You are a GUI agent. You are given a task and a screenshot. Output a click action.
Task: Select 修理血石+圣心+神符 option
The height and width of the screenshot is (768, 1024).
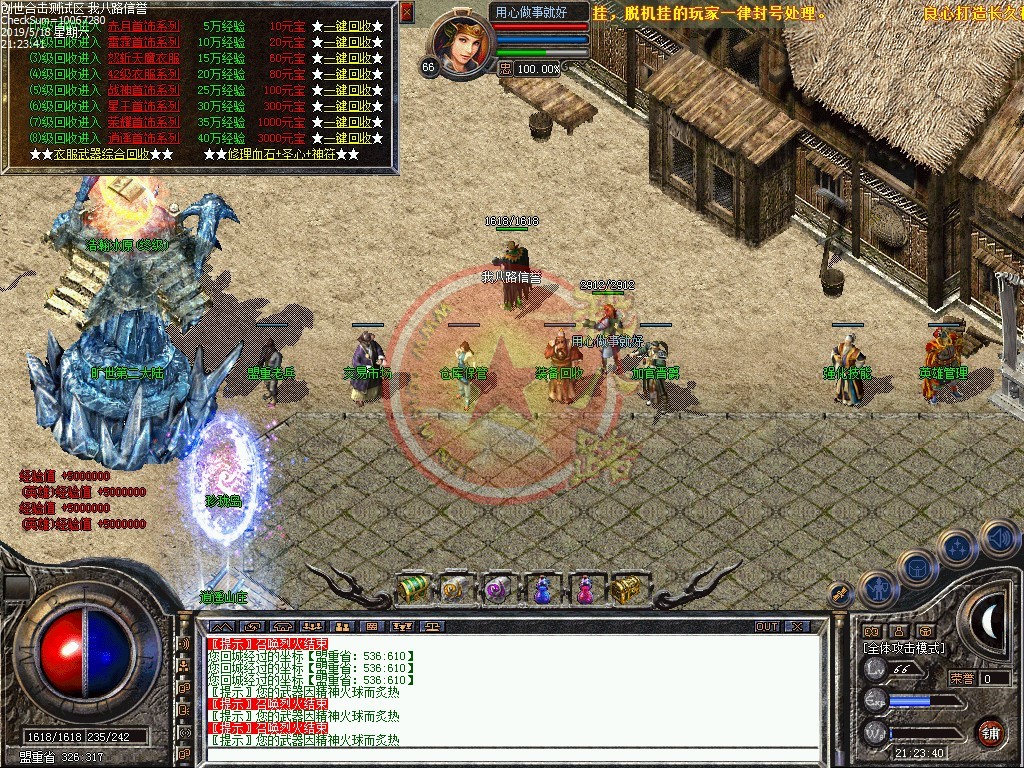(280, 155)
